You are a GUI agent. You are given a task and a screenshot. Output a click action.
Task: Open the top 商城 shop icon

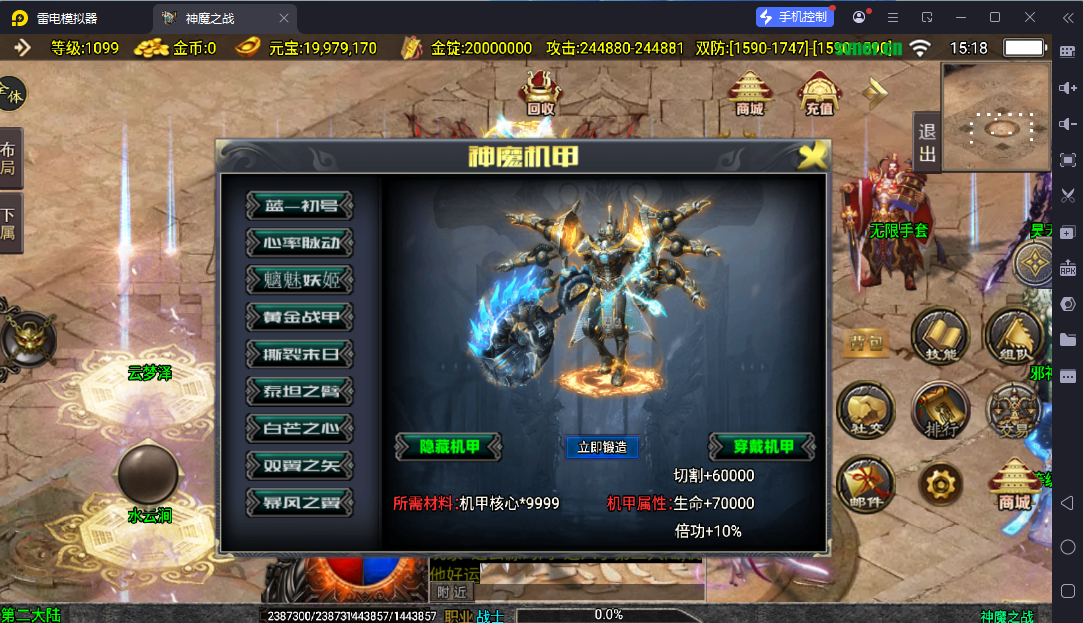750,93
